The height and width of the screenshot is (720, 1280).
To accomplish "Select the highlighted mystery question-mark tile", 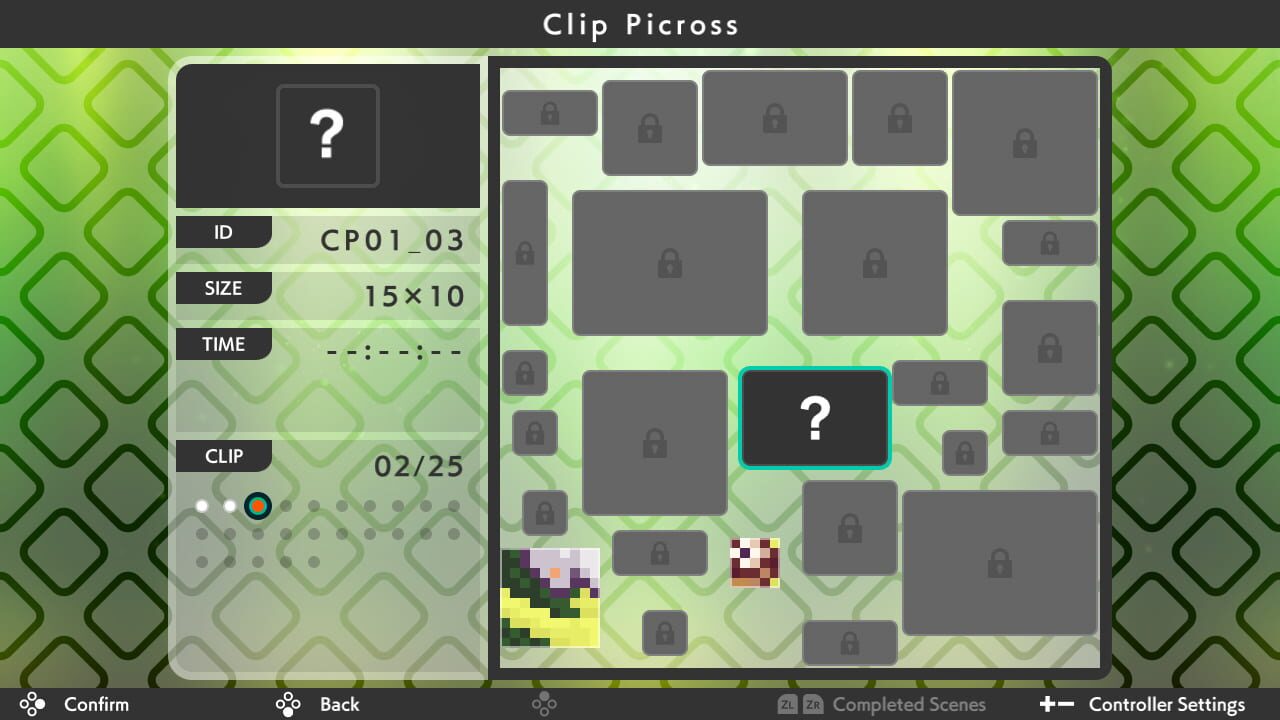I will 814,418.
